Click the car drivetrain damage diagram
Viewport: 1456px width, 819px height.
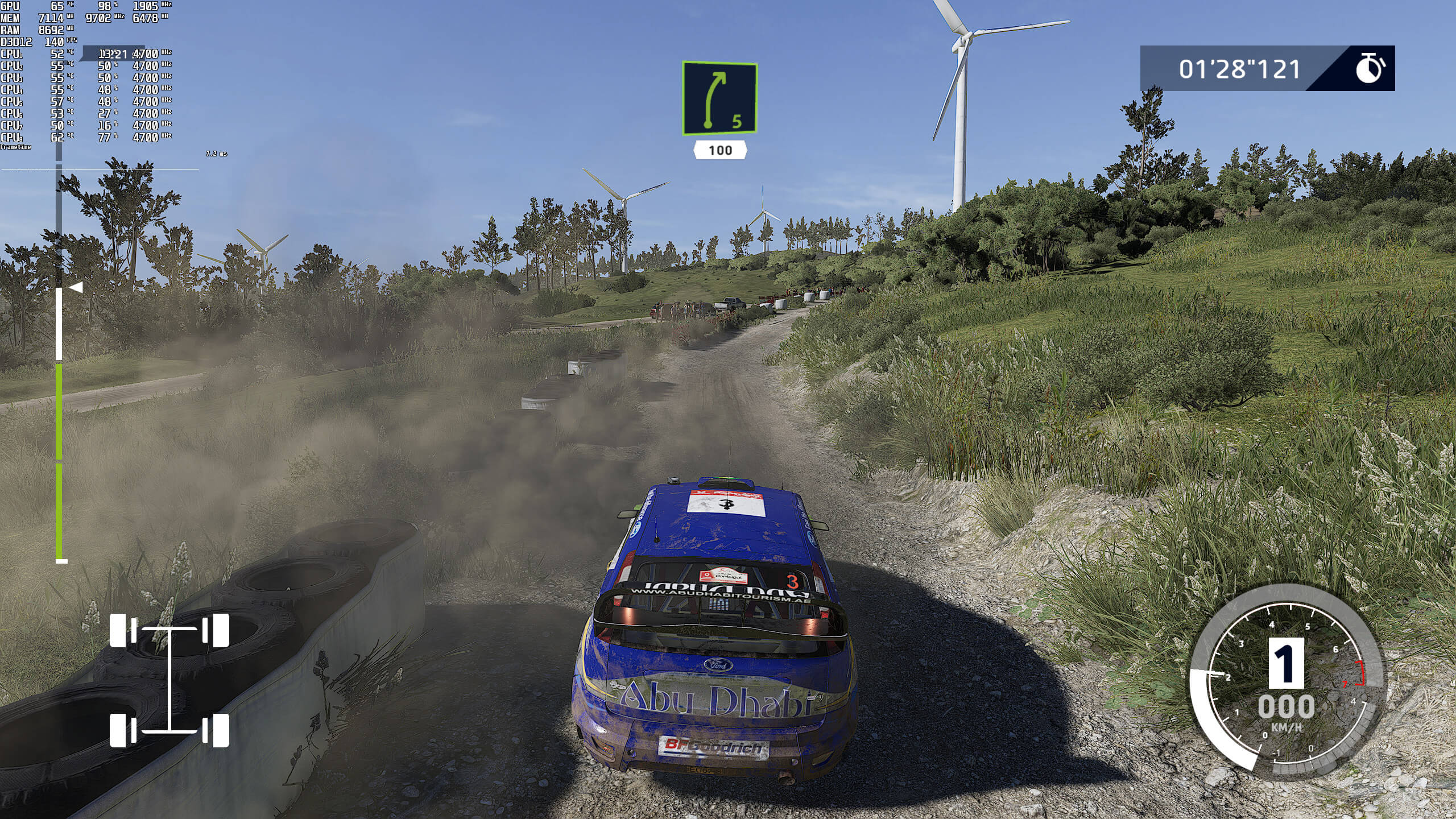coord(169,680)
